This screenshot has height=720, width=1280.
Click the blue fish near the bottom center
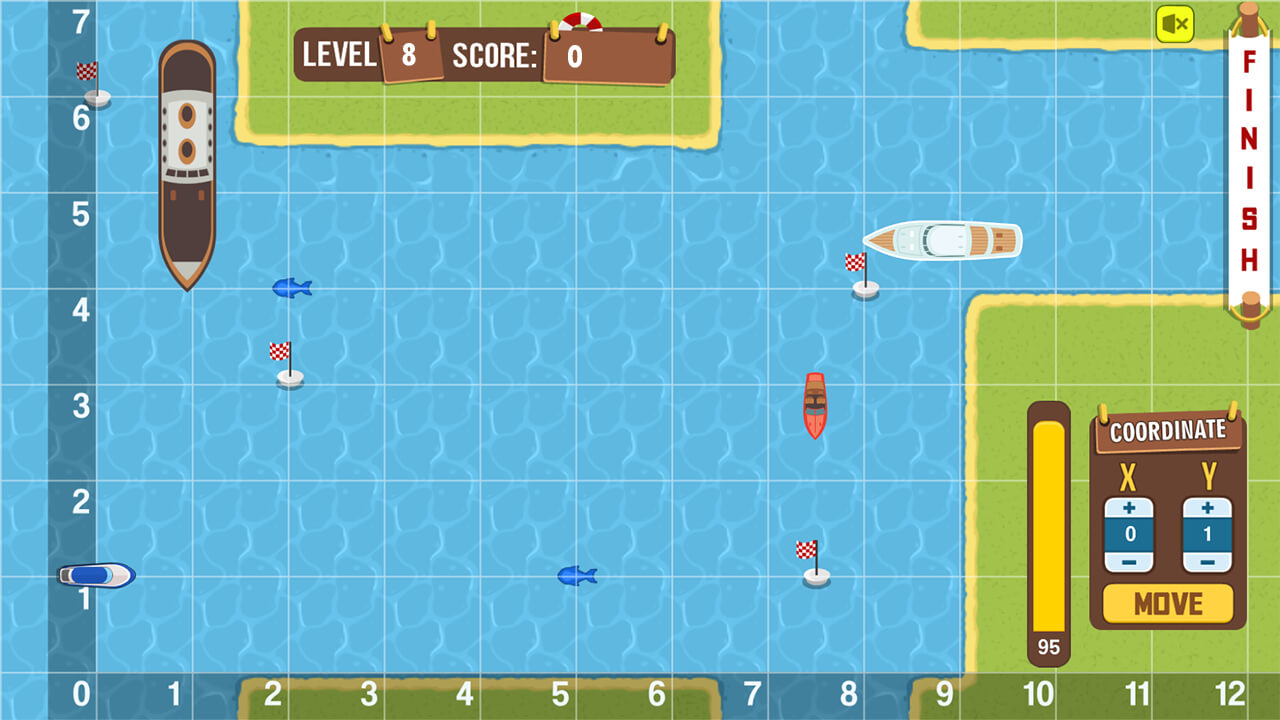pos(577,574)
